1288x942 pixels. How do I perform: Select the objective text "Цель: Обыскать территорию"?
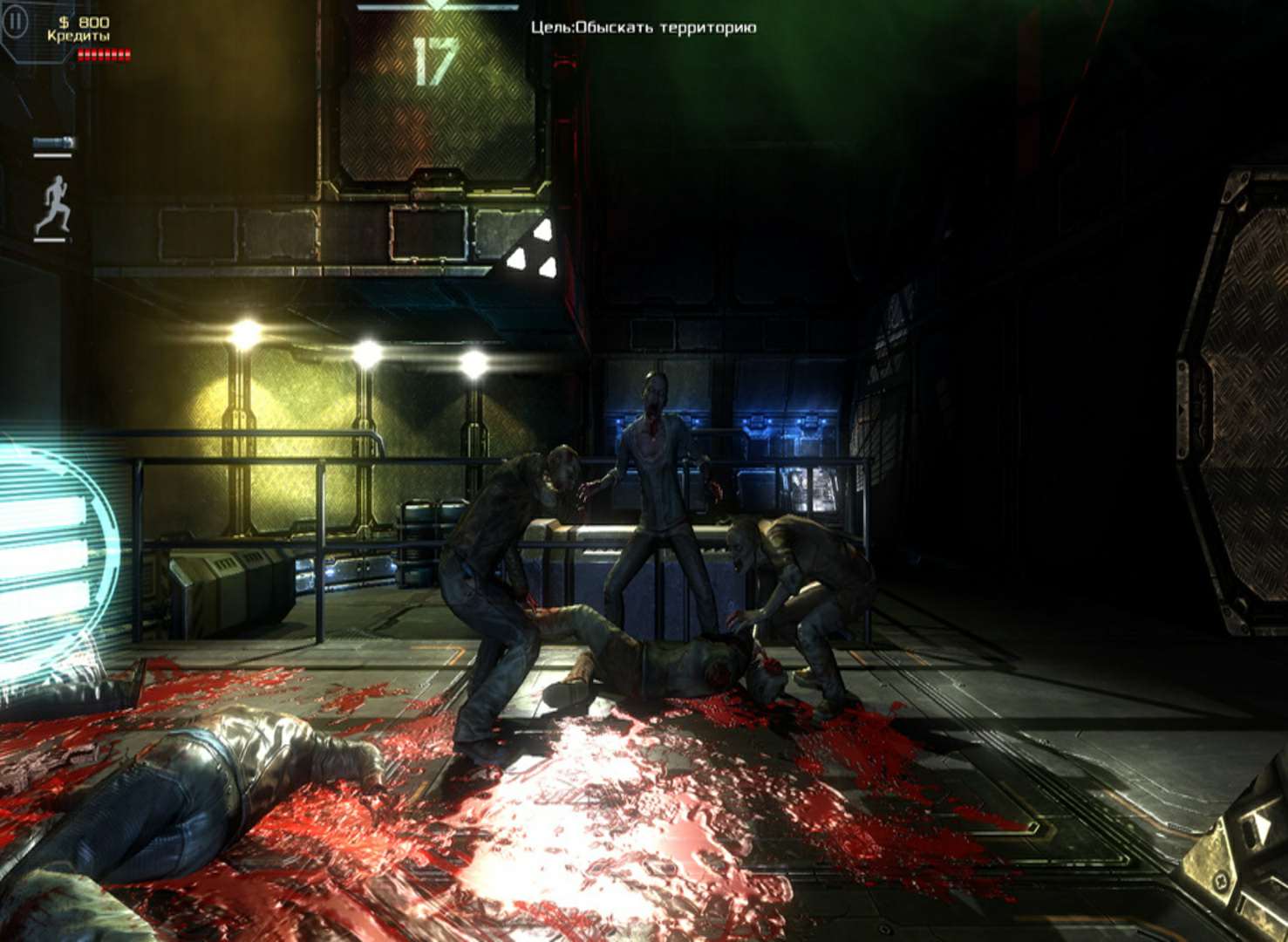click(644, 28)
